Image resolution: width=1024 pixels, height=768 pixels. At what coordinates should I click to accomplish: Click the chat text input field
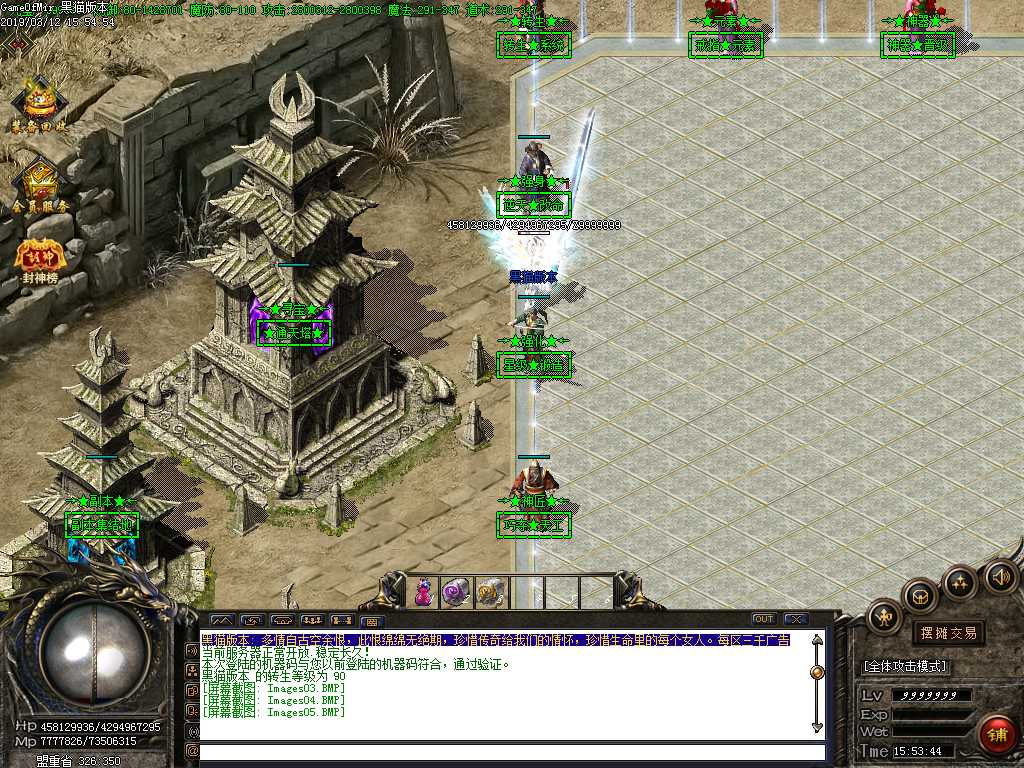point(510,752)
